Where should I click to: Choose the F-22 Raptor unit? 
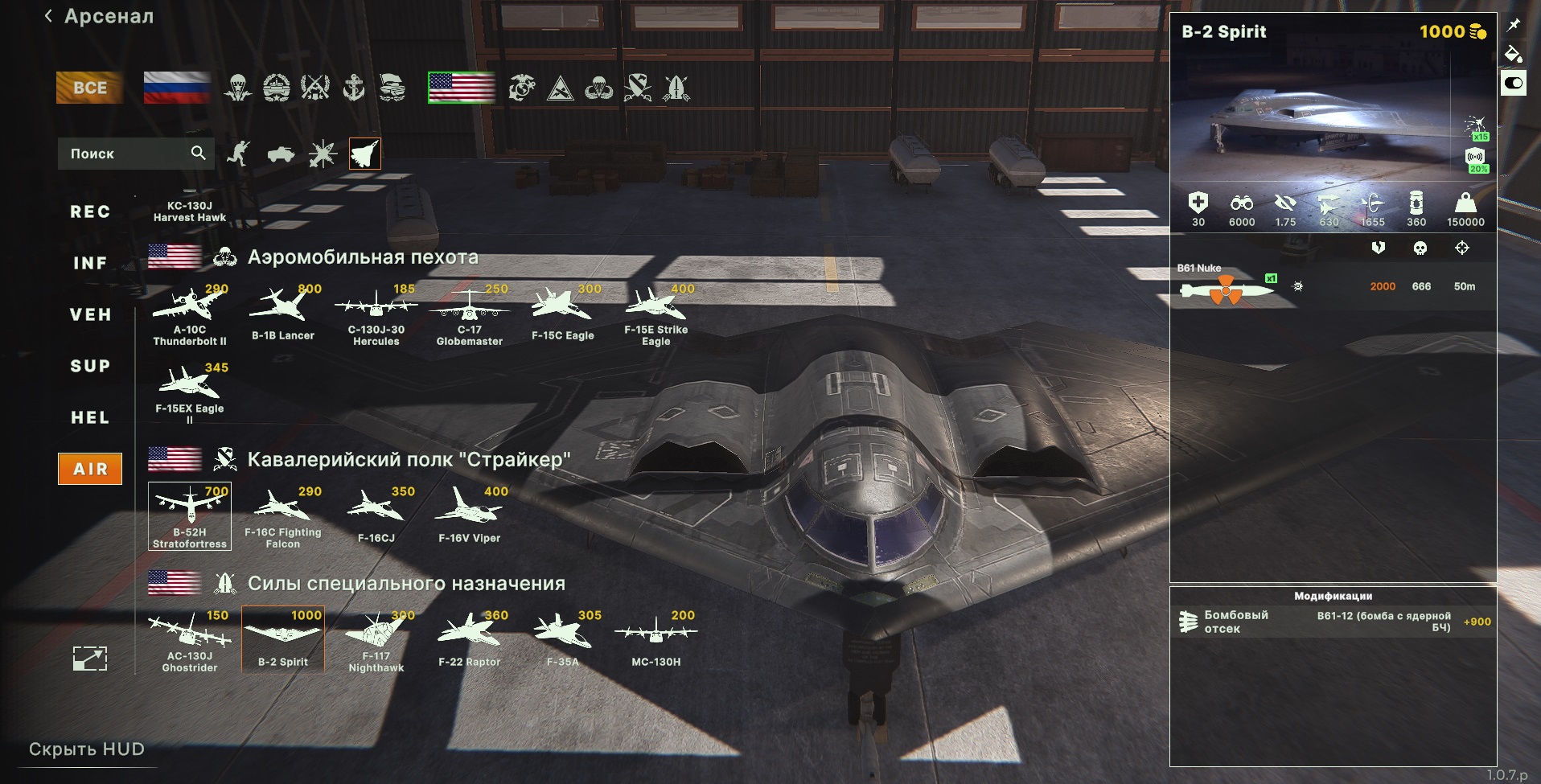(x=470, y=640)
